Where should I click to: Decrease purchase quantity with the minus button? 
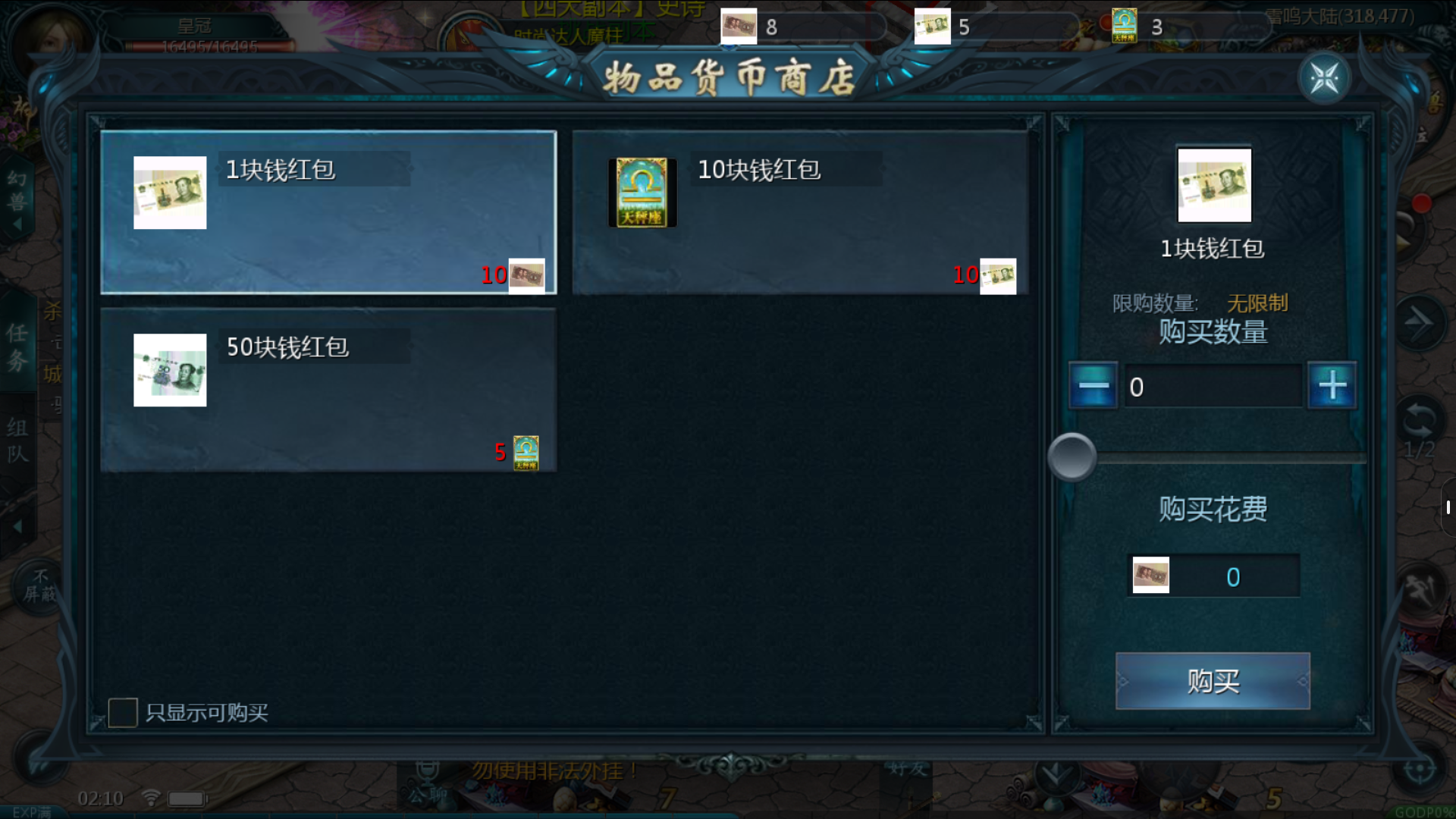[x=1093, y=386]
